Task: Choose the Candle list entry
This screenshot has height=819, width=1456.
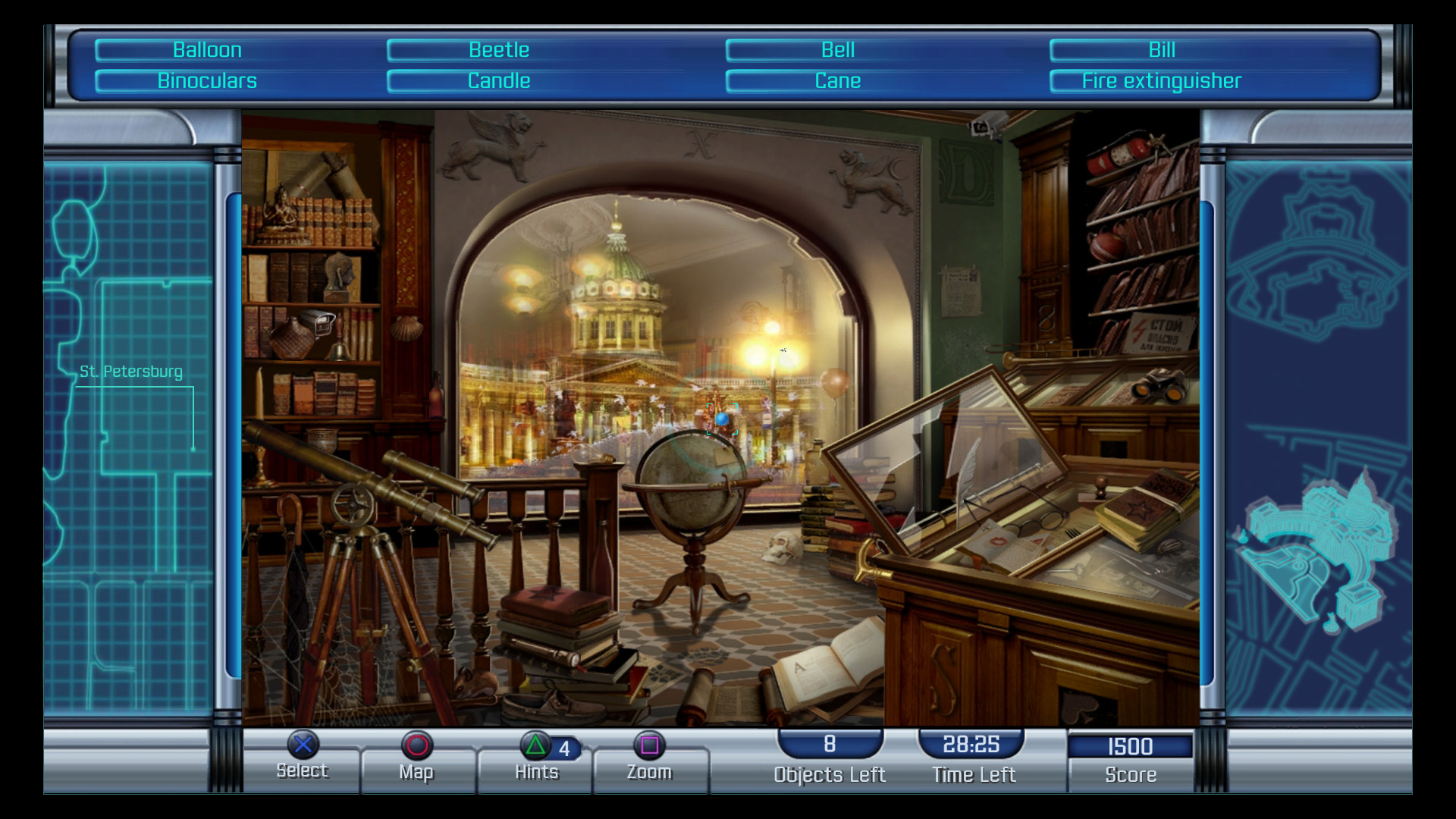Action: (x=498, y=81)
